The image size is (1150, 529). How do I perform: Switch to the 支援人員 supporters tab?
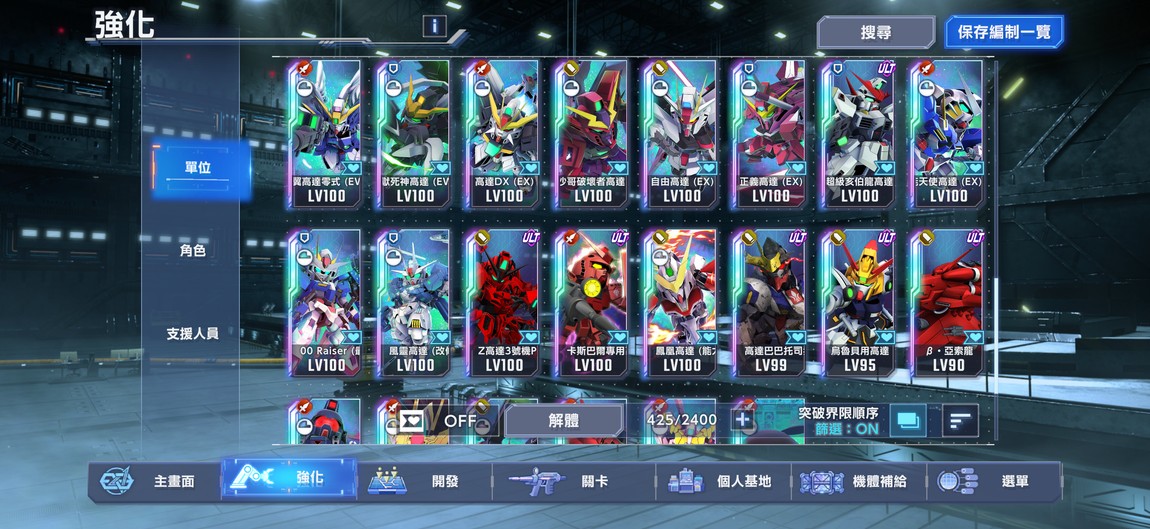193,333
